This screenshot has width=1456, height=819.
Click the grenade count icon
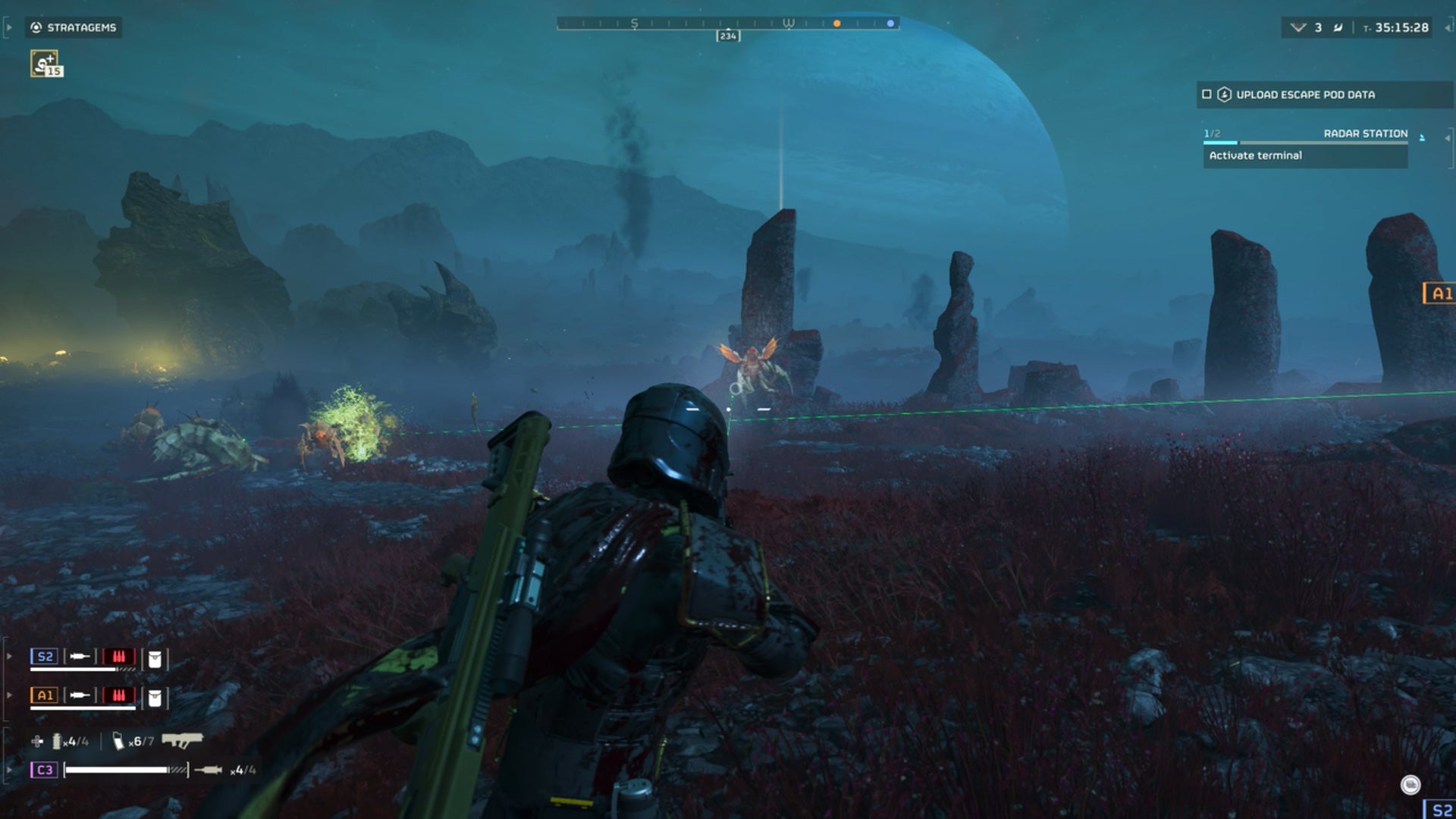57,741
